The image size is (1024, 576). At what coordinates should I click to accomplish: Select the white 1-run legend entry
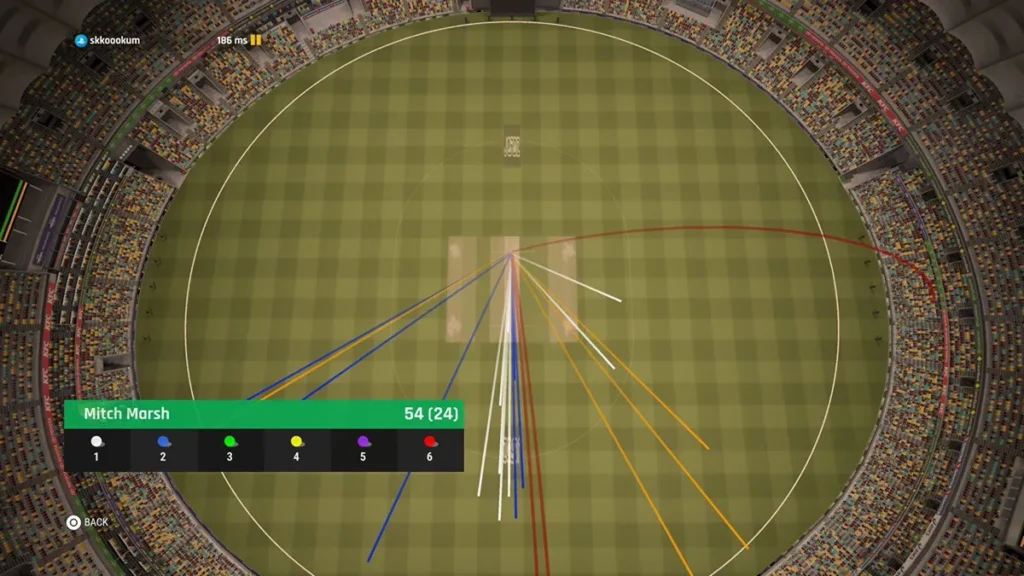click(97, 449)
